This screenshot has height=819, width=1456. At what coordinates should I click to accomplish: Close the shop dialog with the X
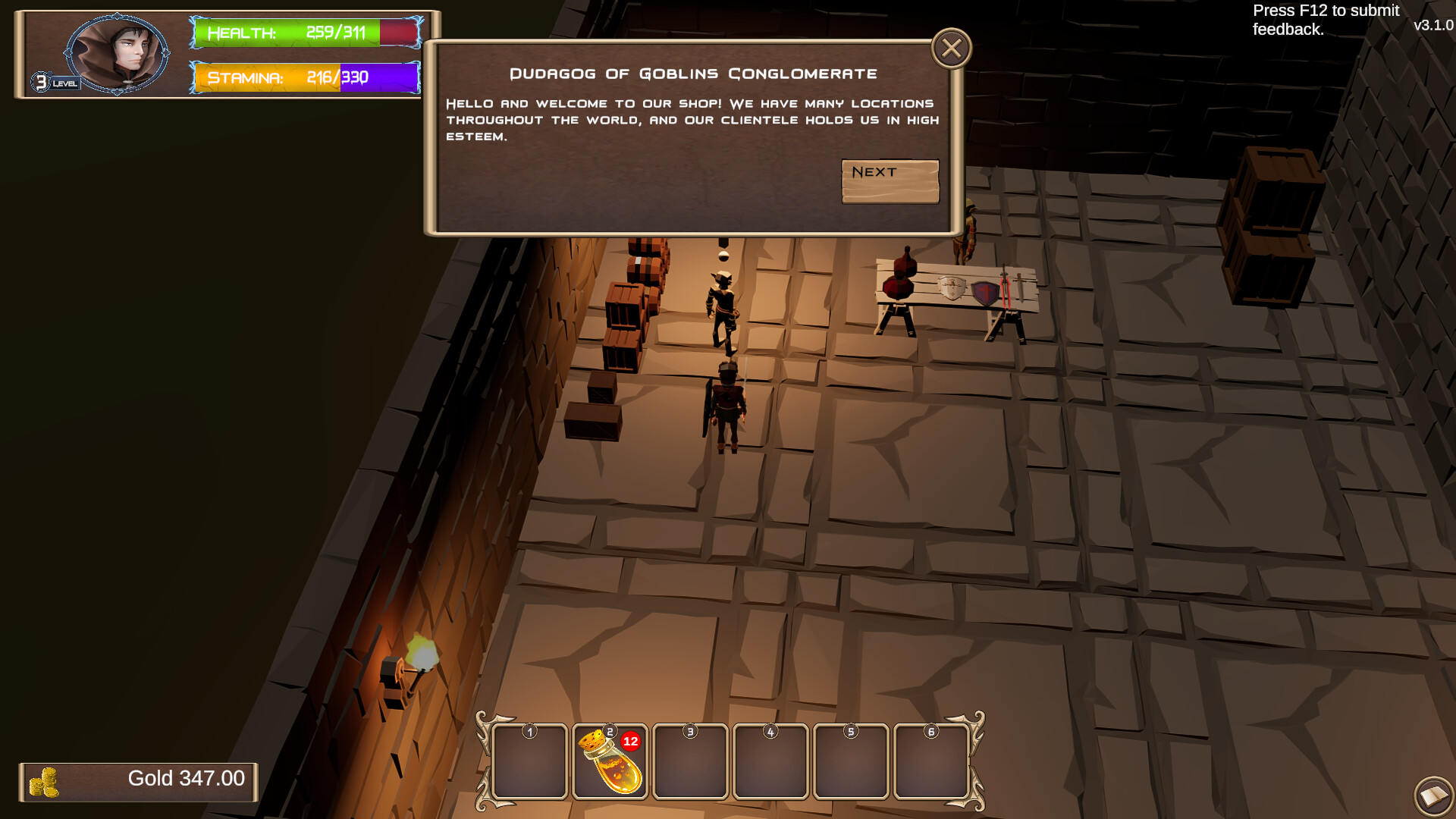pos(952,47)
